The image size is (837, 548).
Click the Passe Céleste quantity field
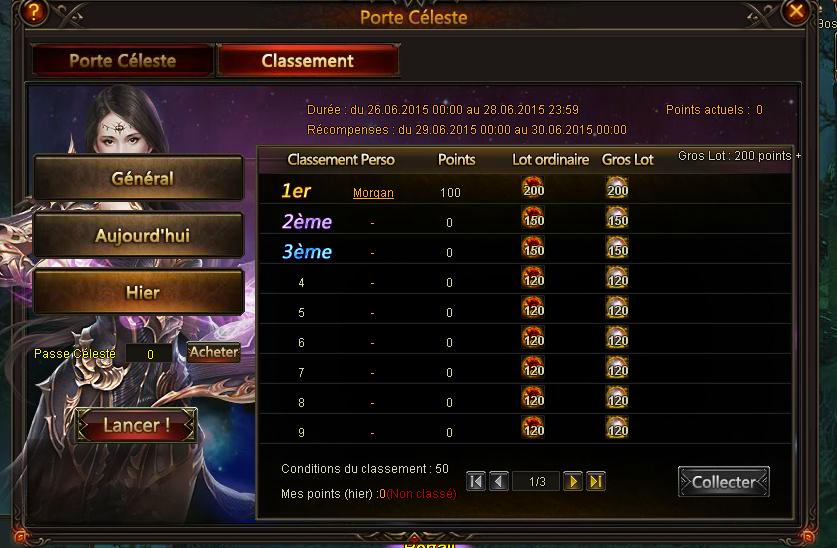coord(150,354)
